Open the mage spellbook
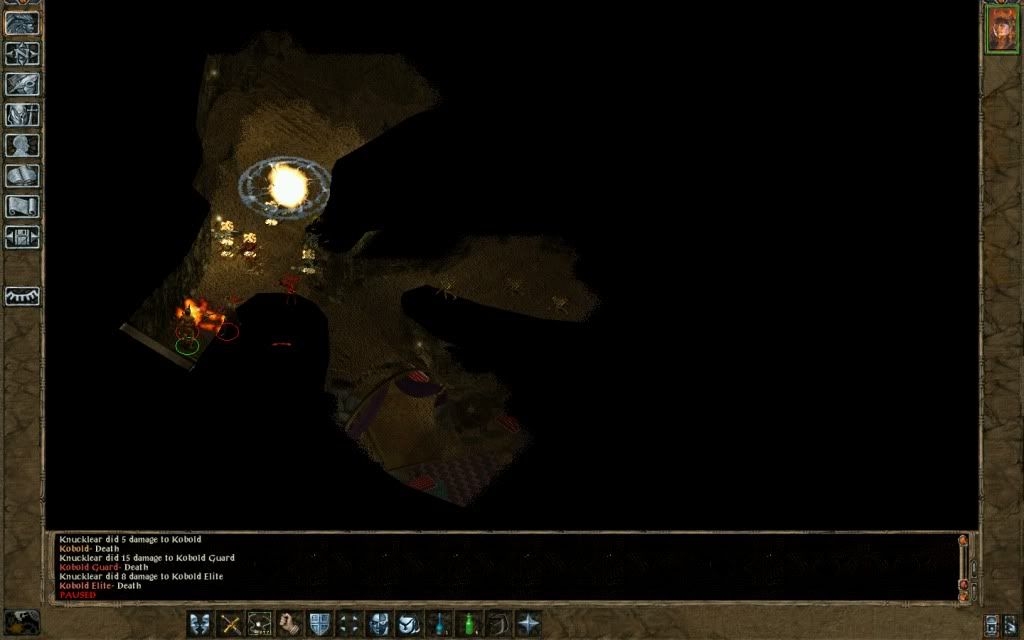The width and height of the screenshot is (1024, 640). 22,177
